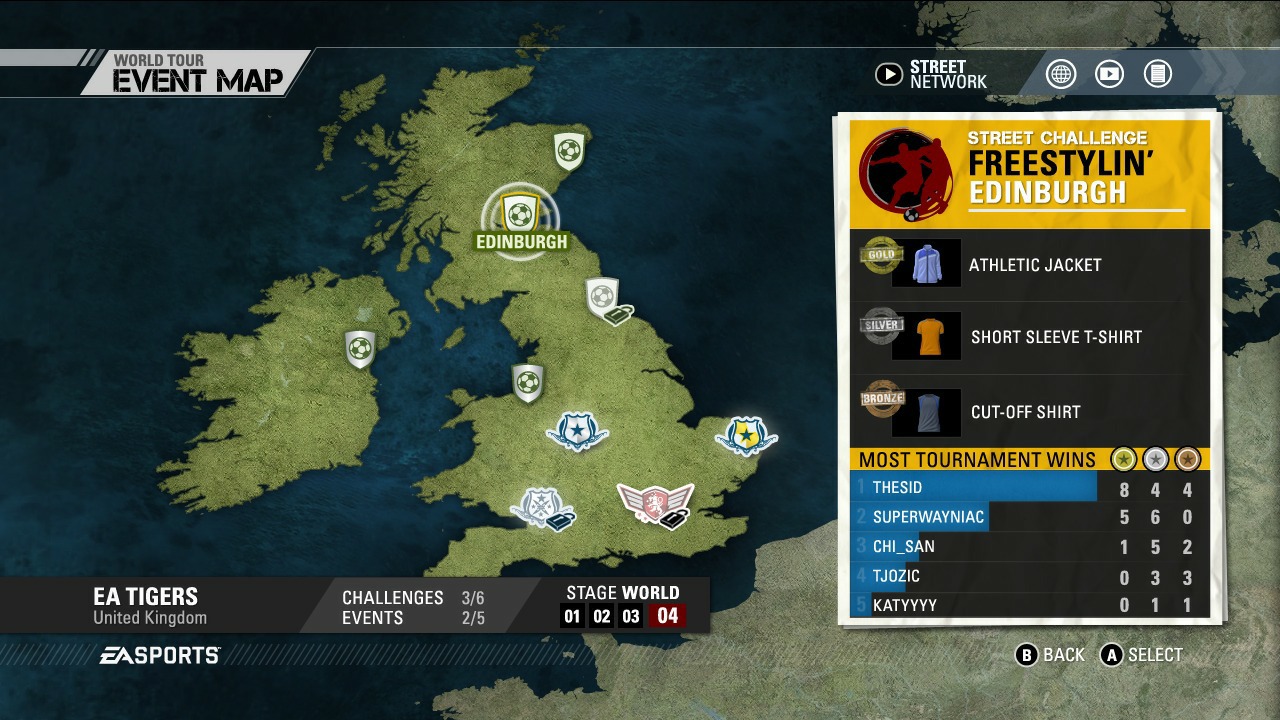Open the Street Network news feed icon
Image resolution: width=1280 pixels, height=720 pixels.
tap(1157, 73)
